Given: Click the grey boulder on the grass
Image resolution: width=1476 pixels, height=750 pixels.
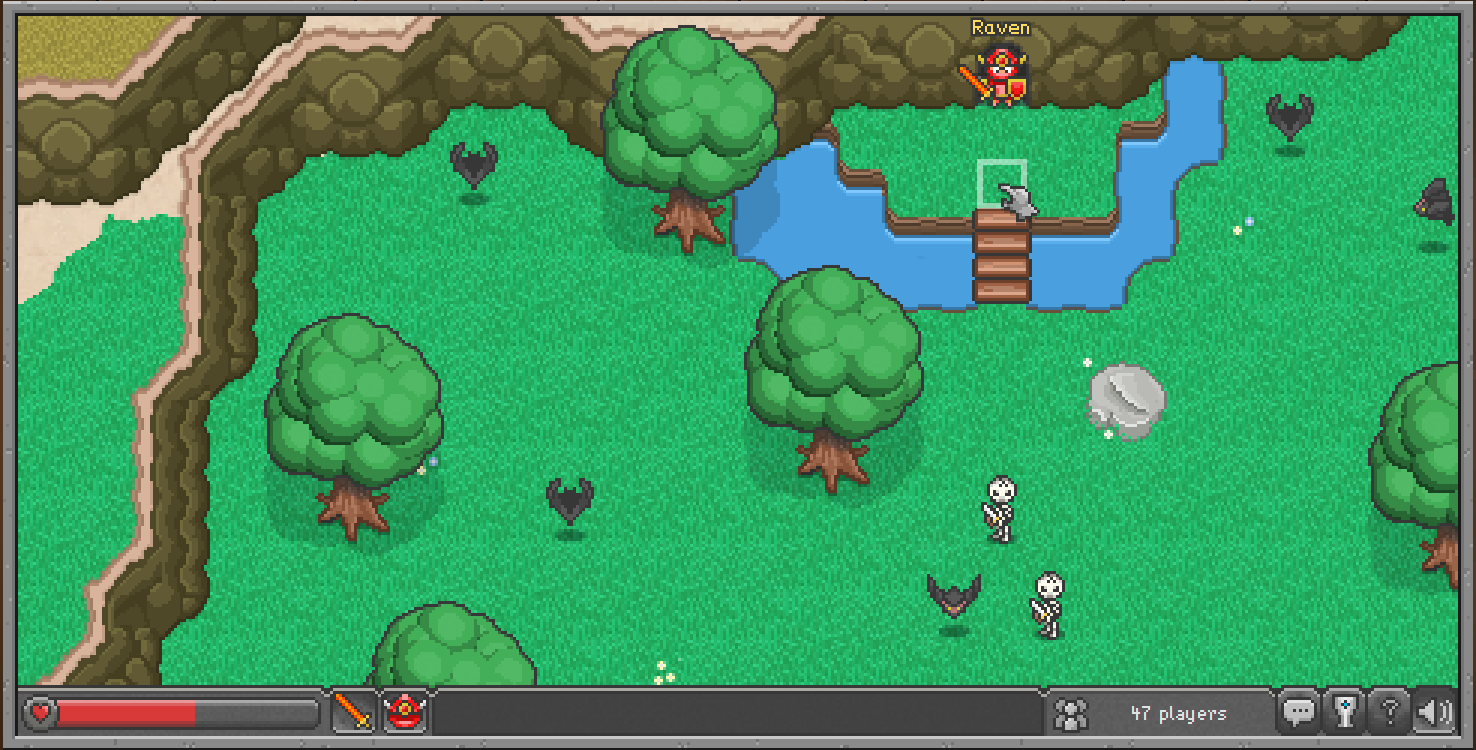Looking at the screenshot, I should coord(1125,400).
